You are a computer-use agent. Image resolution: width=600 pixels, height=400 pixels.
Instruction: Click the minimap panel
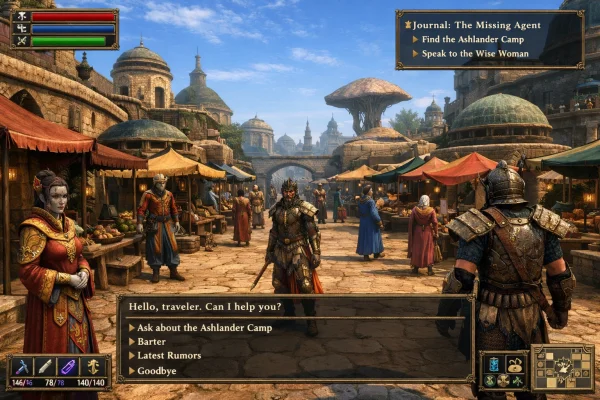coord(562,368)
